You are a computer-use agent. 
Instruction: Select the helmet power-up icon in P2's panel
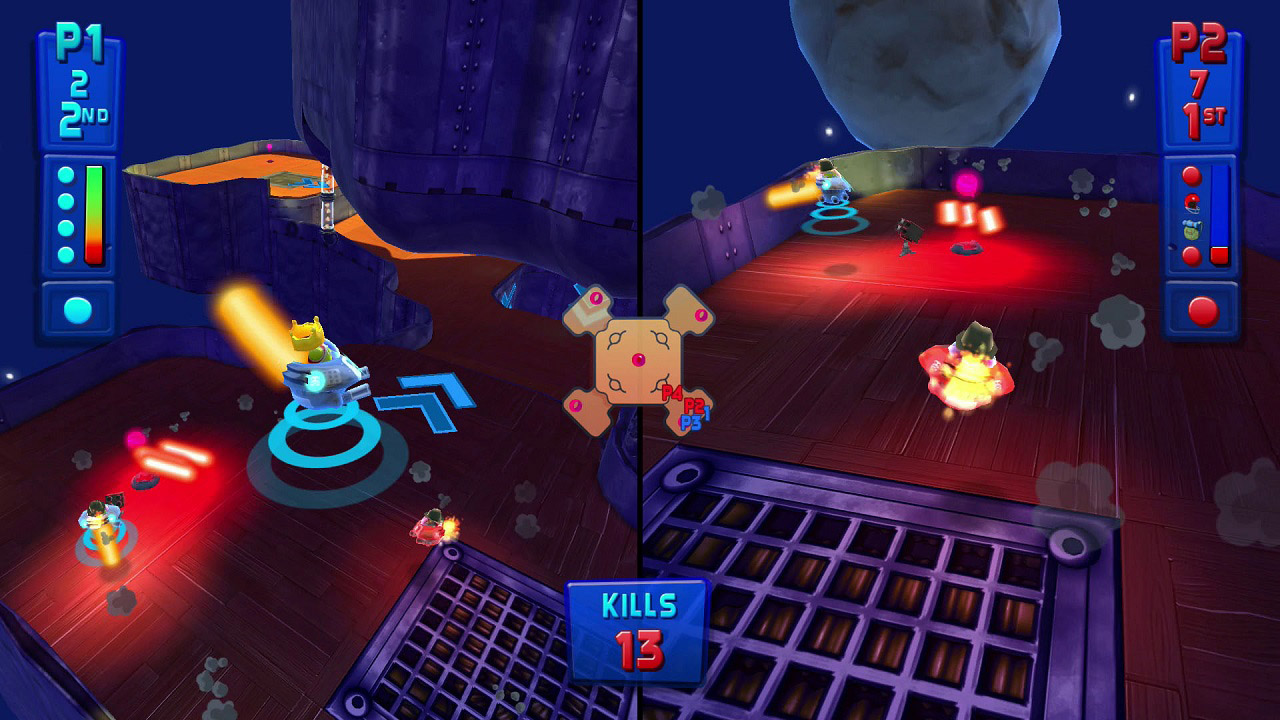tap(1191, 202)
